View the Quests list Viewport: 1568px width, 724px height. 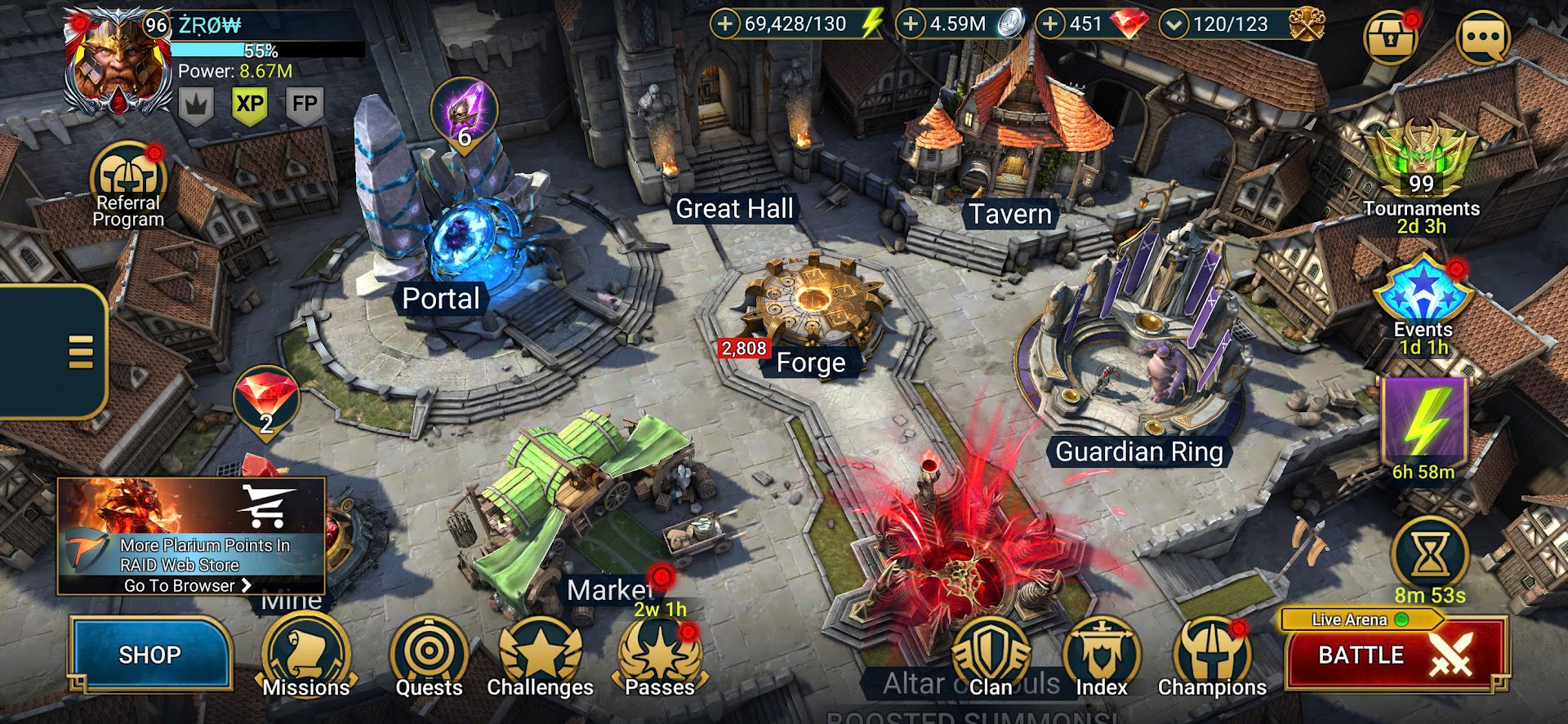[429, 655]
